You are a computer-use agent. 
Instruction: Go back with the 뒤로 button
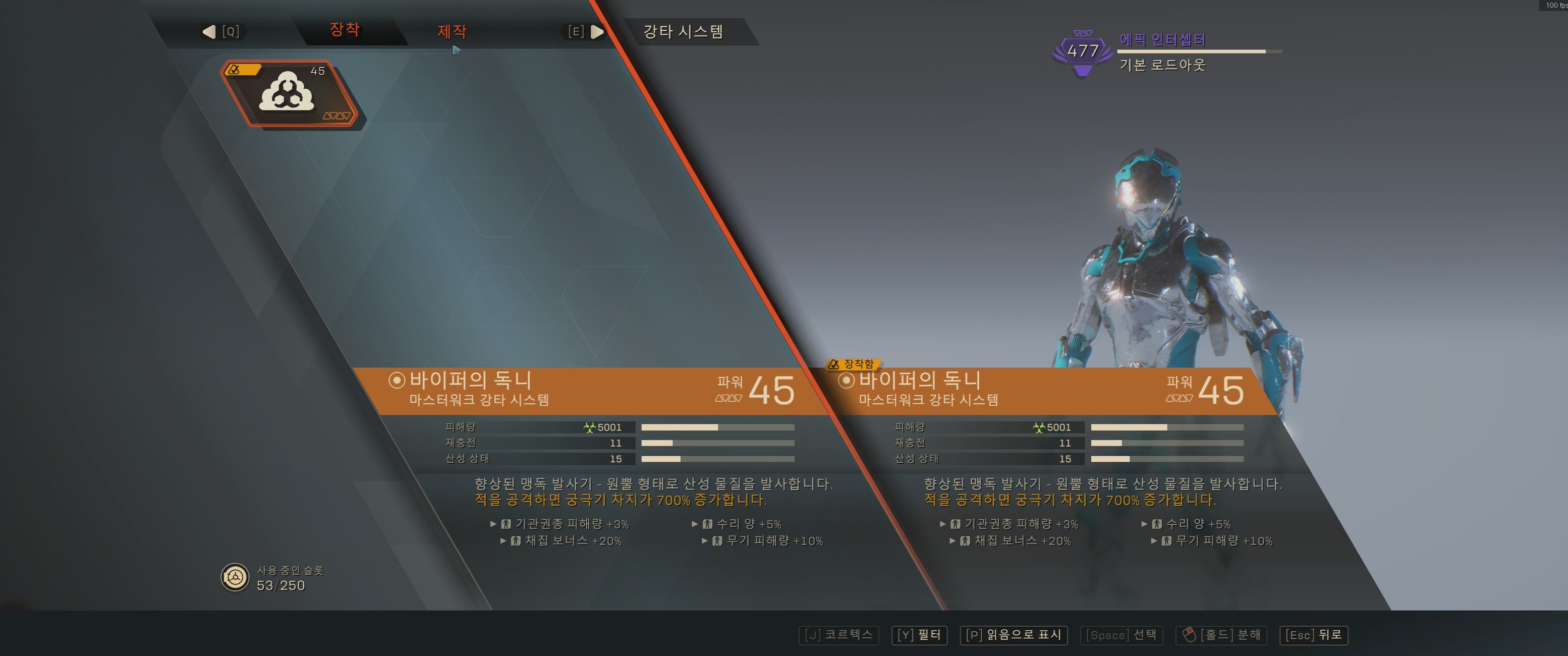1314,635
